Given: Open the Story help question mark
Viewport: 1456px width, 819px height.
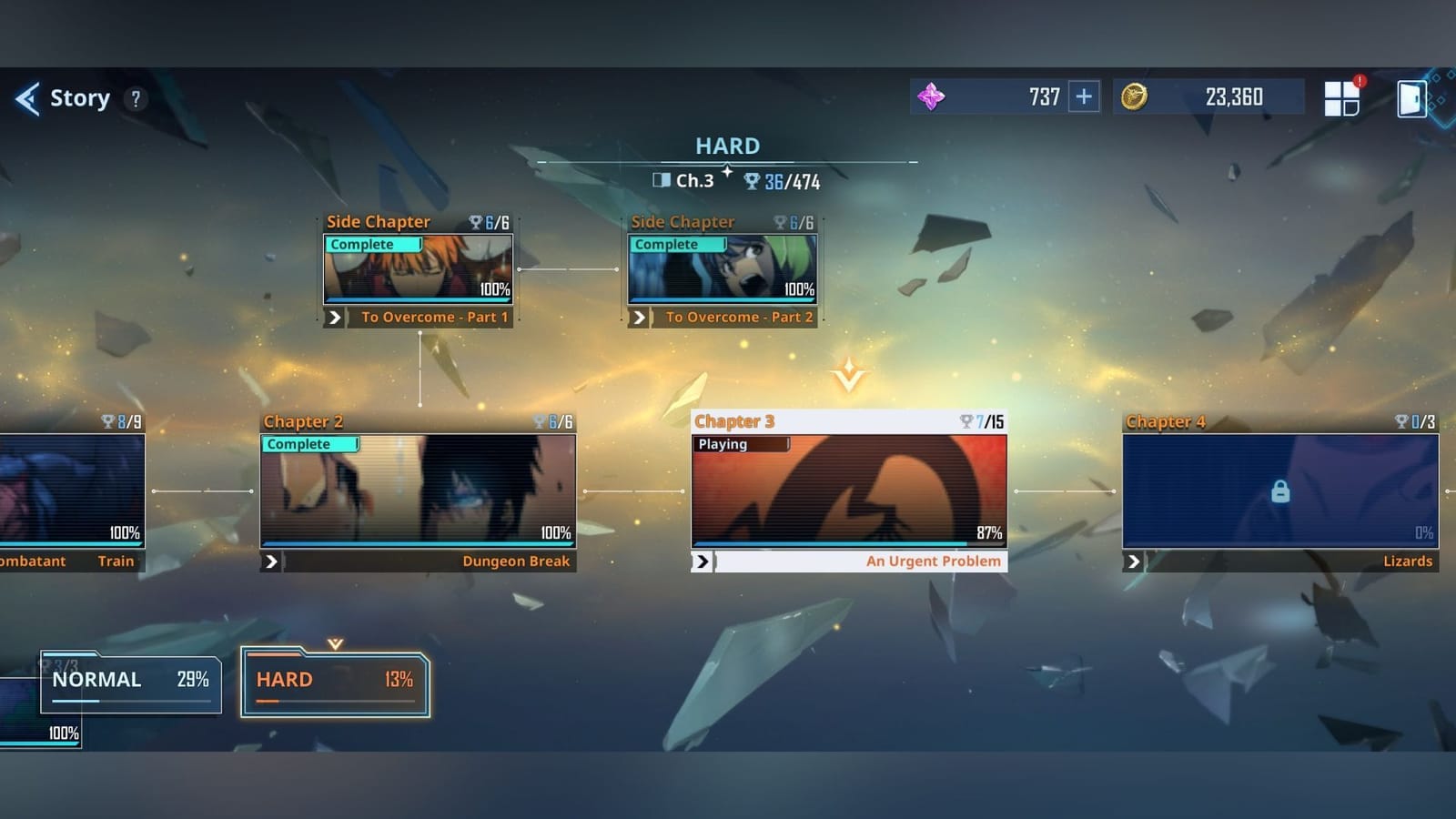Looking at the screenshot, I should point(135,99).
